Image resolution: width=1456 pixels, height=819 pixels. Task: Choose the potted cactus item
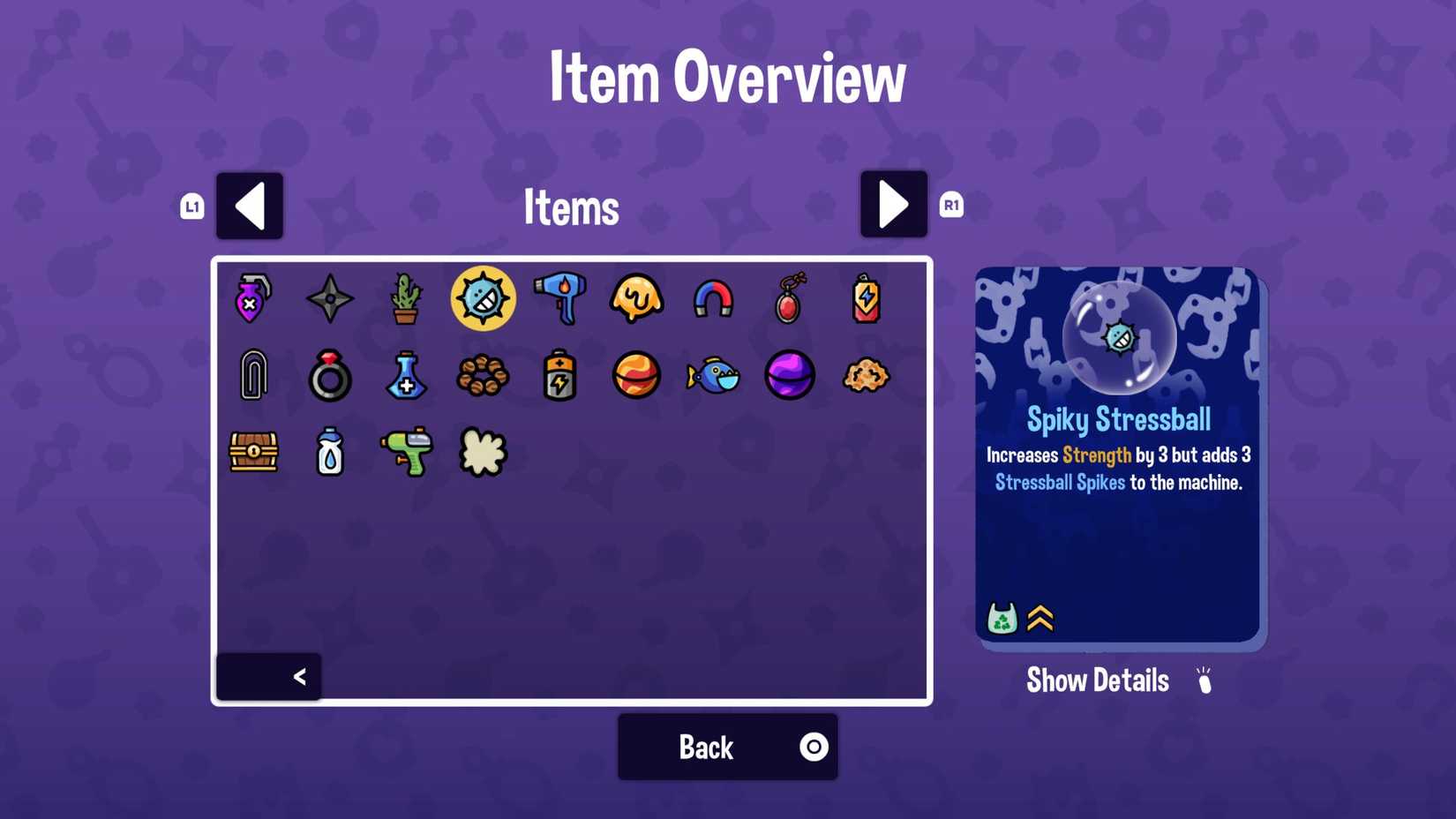click(x=406, y=300)
